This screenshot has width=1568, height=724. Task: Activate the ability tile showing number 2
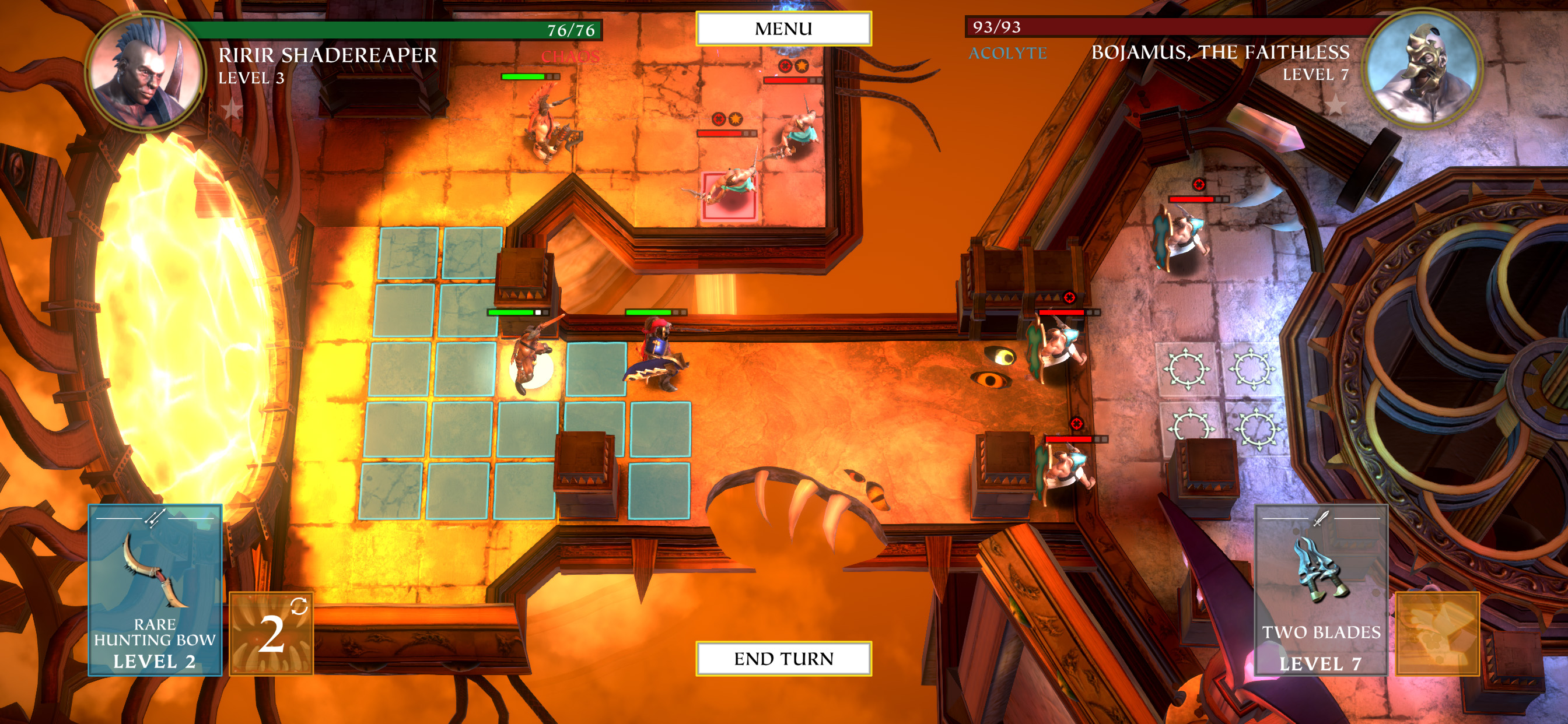(x=271, y=633)
